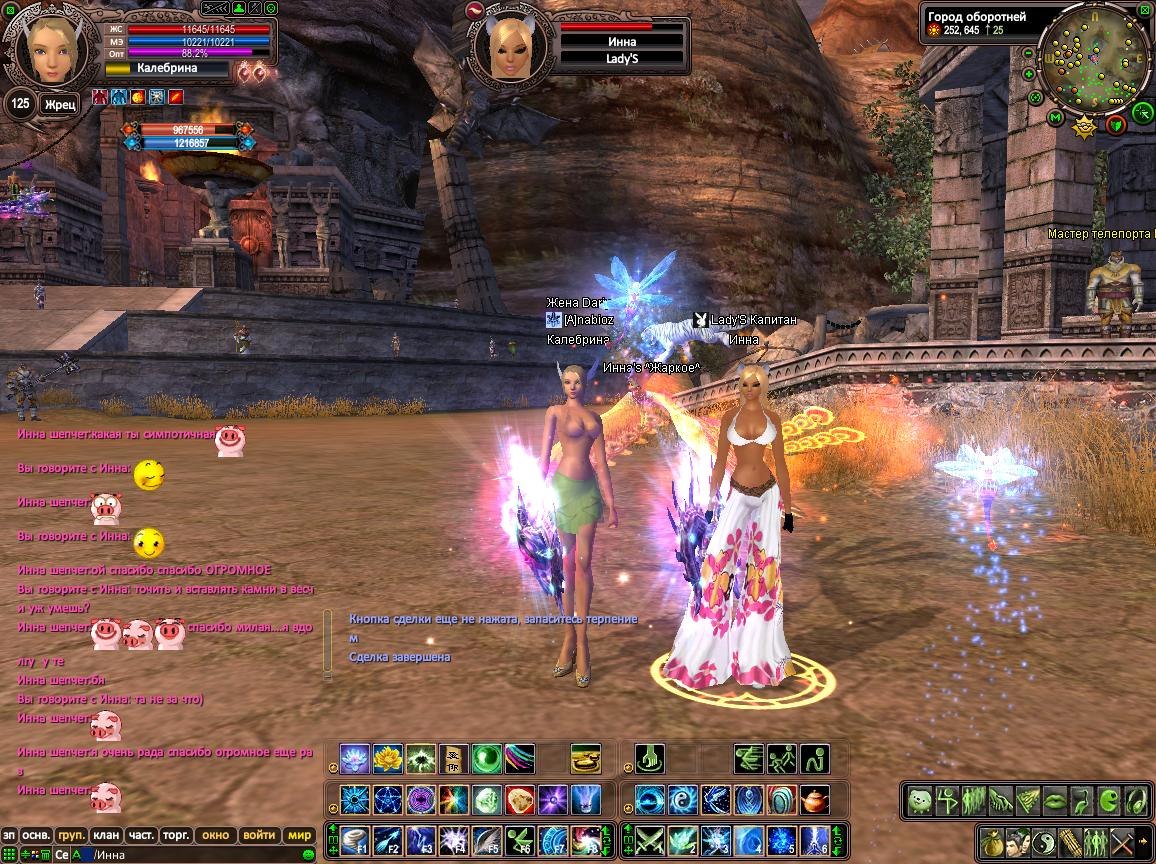Activate the tornado skill on F1

pyautogui.click(x=355, y=838)
